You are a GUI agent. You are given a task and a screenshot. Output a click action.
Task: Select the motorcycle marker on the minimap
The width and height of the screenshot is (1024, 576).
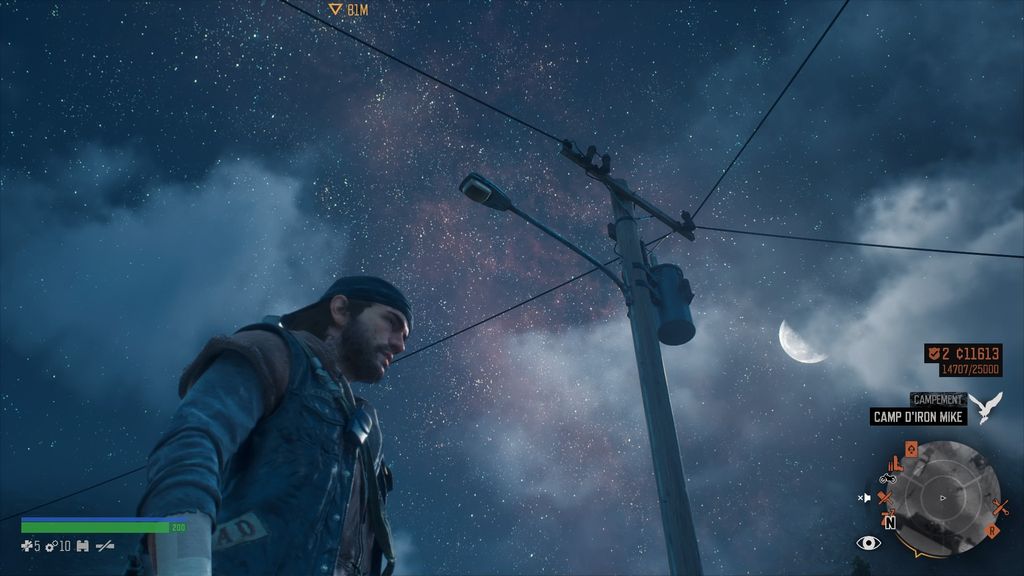pos(887,479)
